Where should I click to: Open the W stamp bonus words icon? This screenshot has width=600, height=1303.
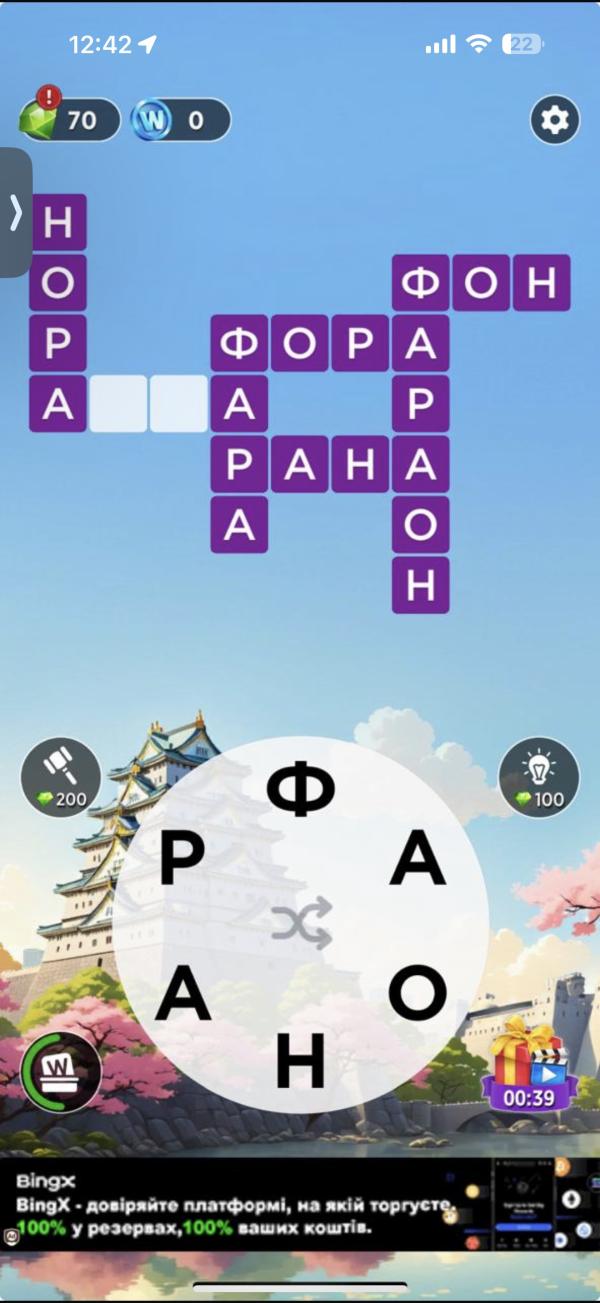coord(61,1073)
